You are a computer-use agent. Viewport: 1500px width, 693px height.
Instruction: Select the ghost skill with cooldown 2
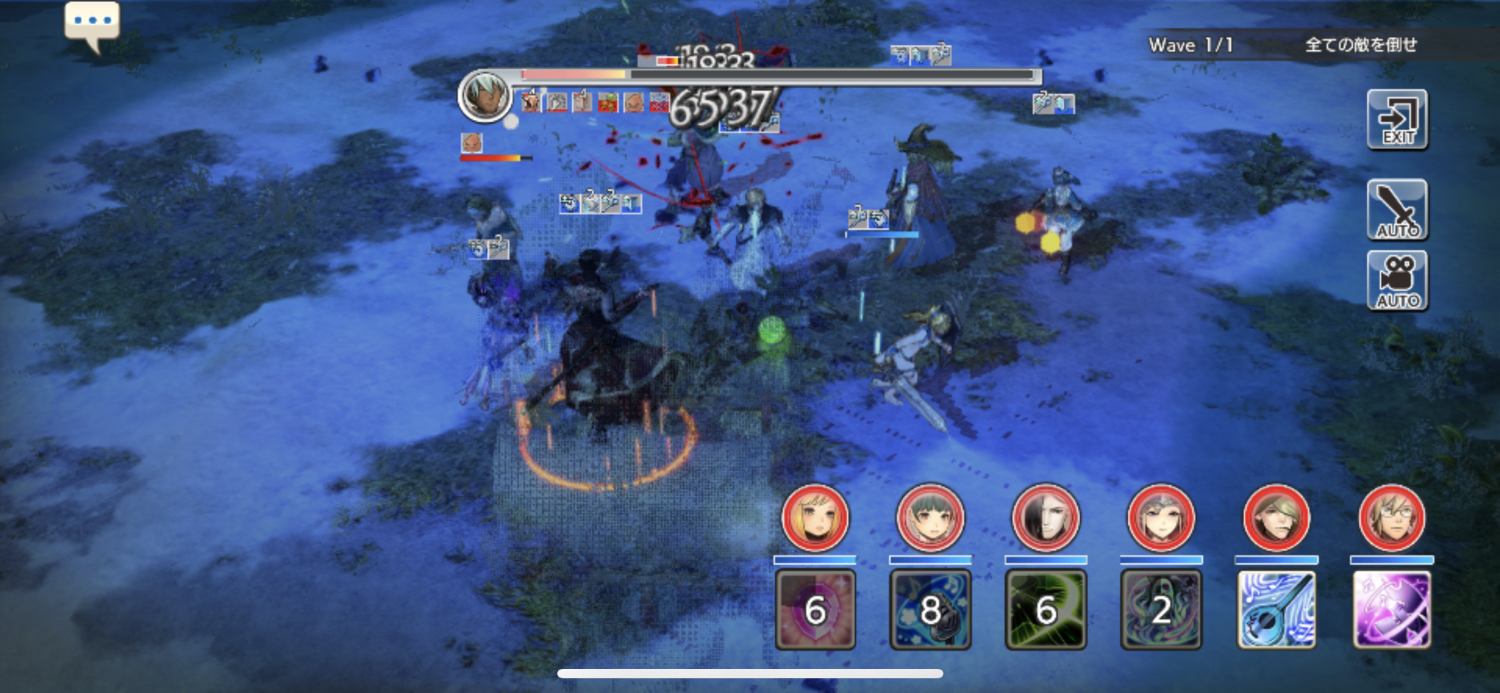1161,609
